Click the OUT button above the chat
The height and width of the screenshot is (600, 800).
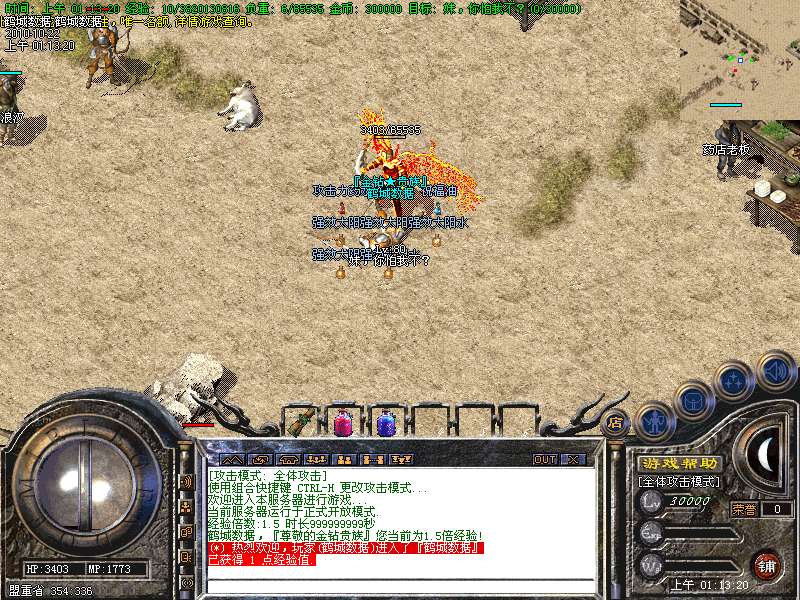(x=544, y=460)
